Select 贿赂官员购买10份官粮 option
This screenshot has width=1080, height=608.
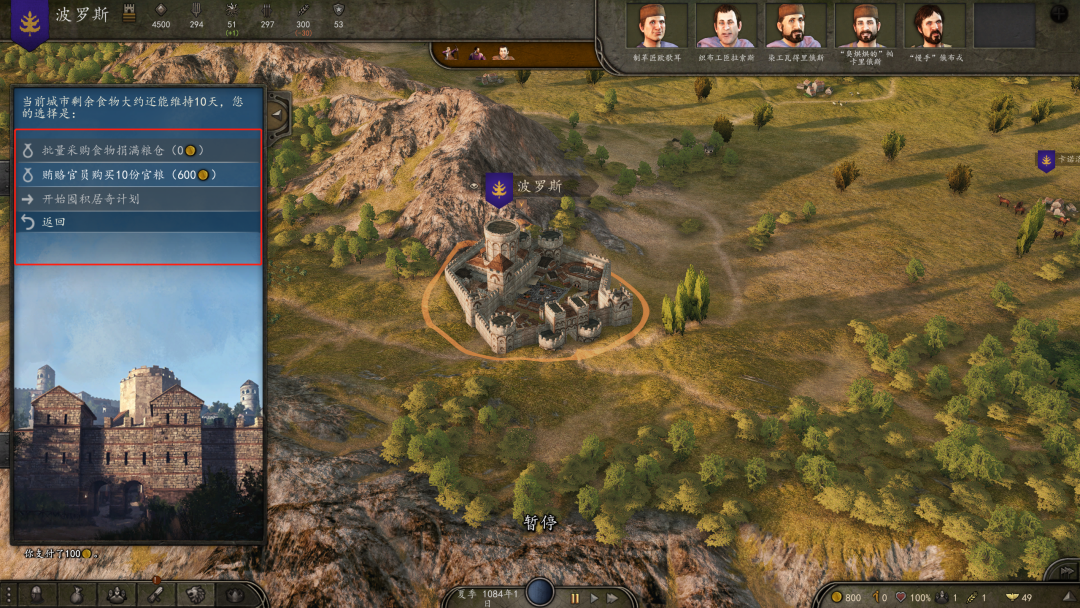point(130,175)
